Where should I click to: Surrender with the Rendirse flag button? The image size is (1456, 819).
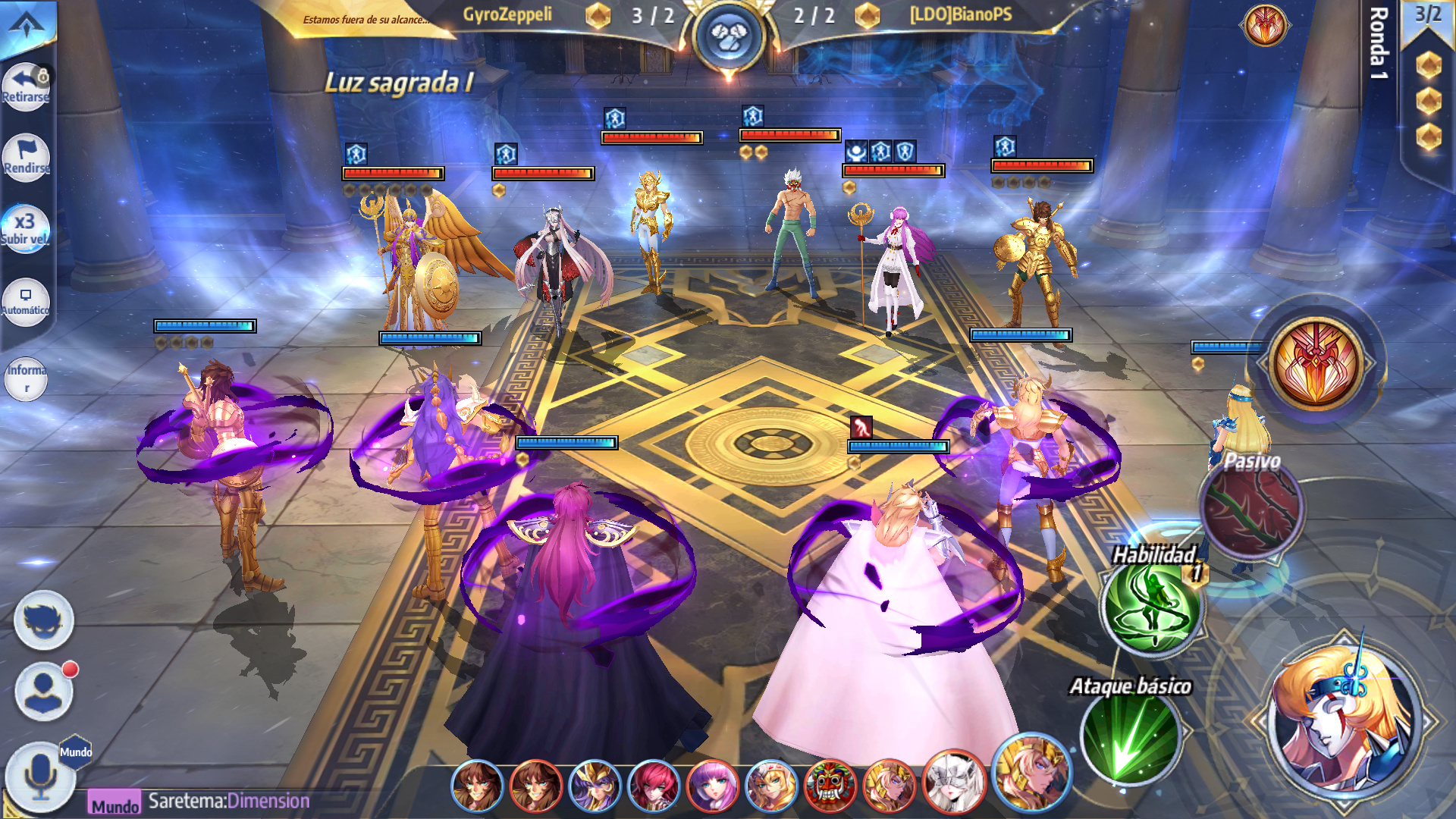[26, 158]
